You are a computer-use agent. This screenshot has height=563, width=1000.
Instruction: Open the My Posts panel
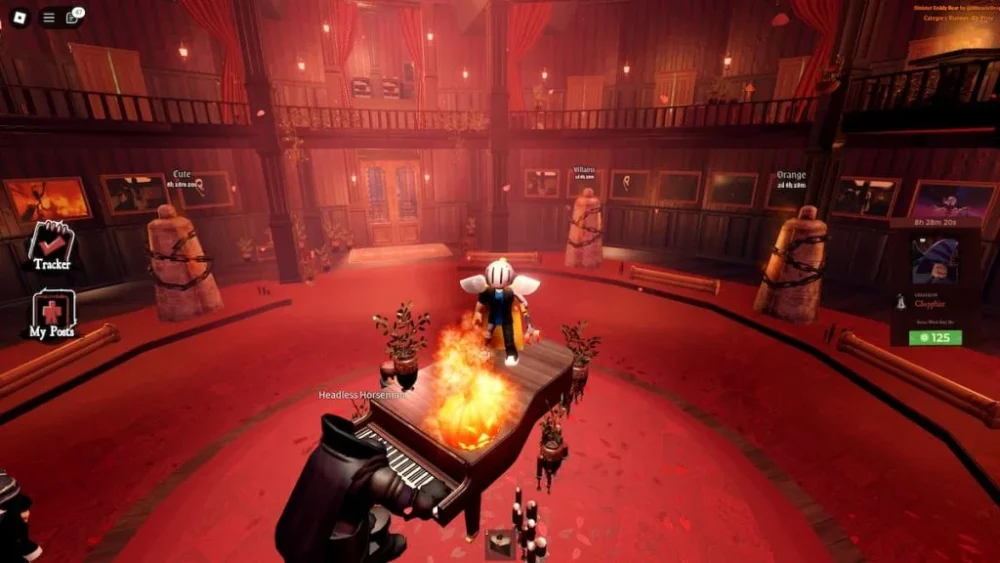pos(51,315)
